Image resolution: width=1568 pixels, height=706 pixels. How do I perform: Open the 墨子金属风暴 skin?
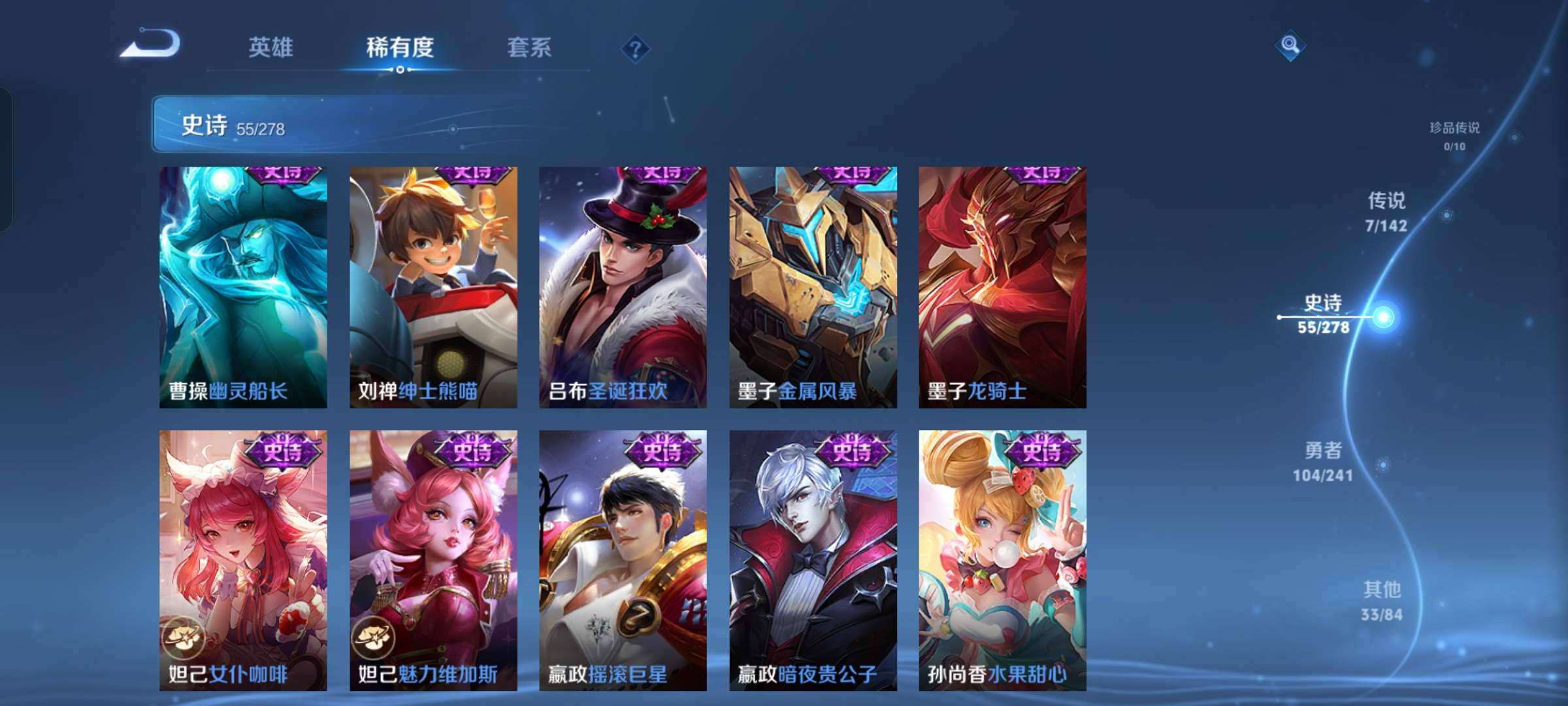pos(813,288)
